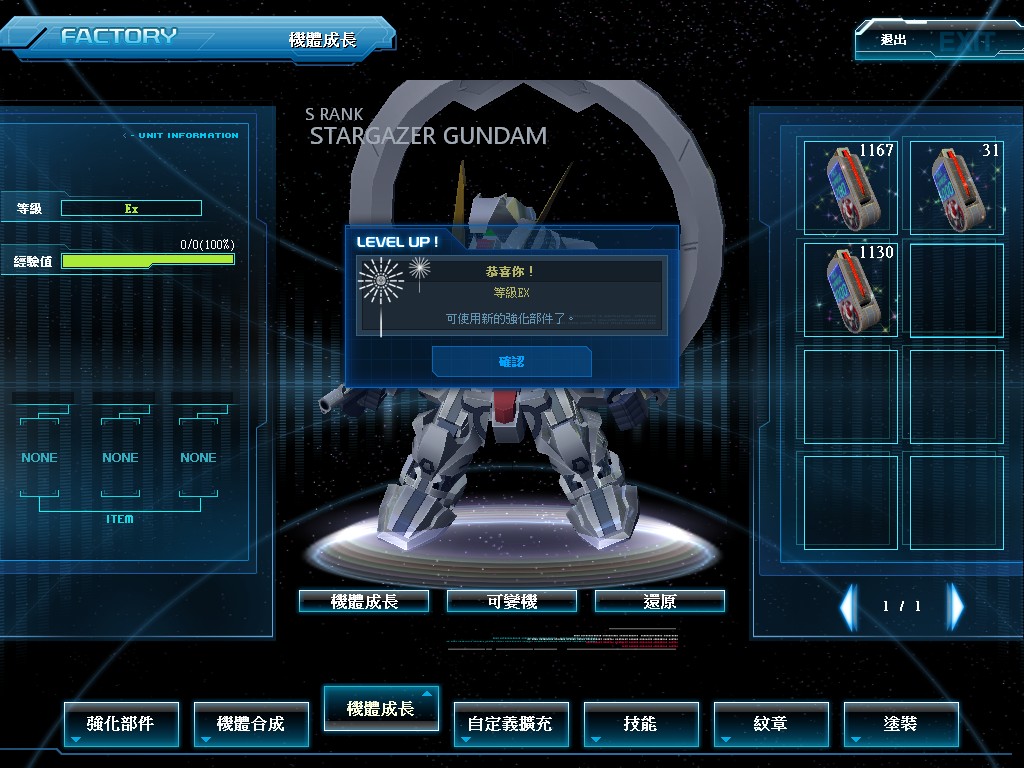Confirm the level up dialog with 確認

511,361
